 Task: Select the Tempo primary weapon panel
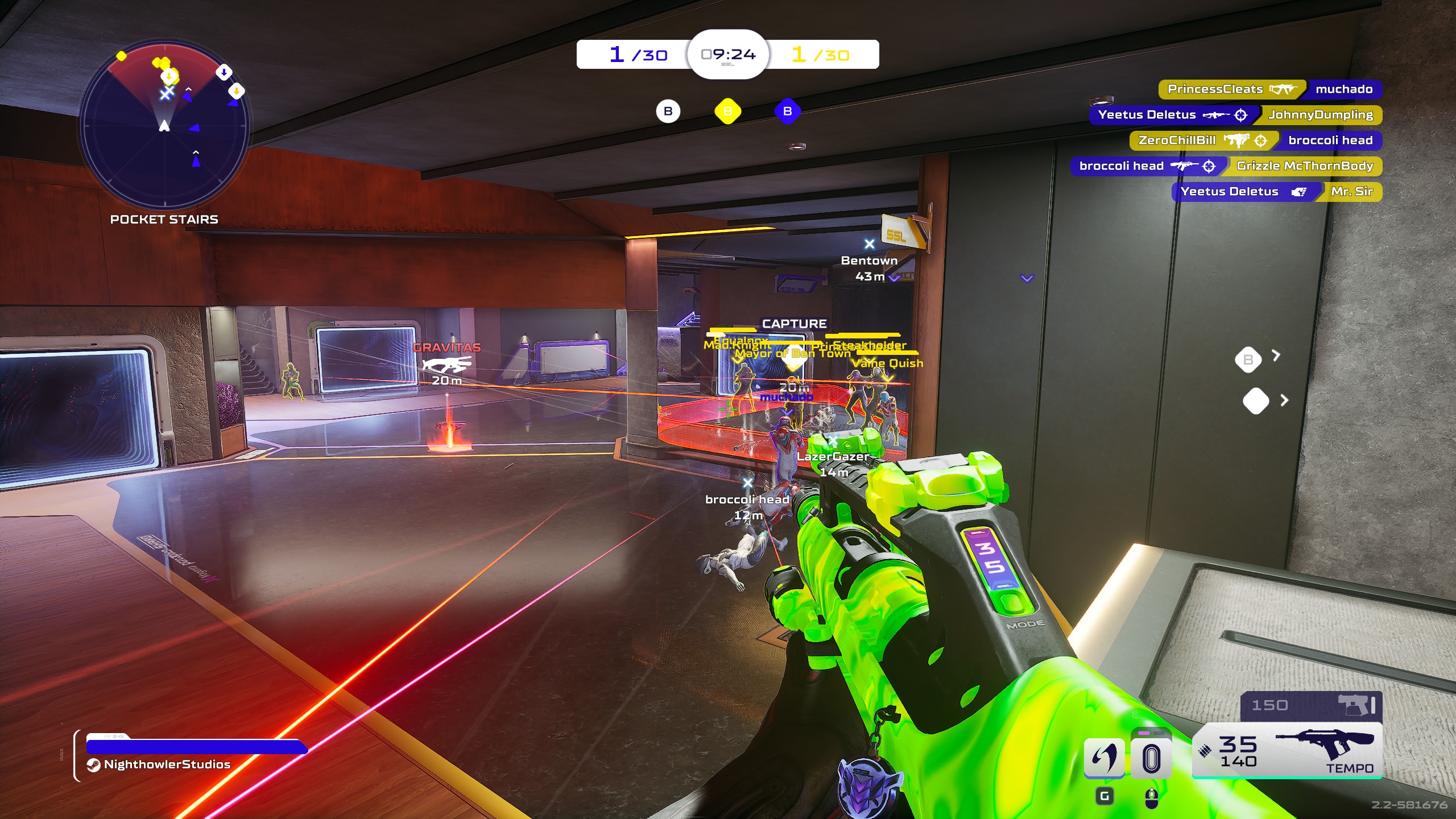pyautogui.click(x=1287, y=750)
